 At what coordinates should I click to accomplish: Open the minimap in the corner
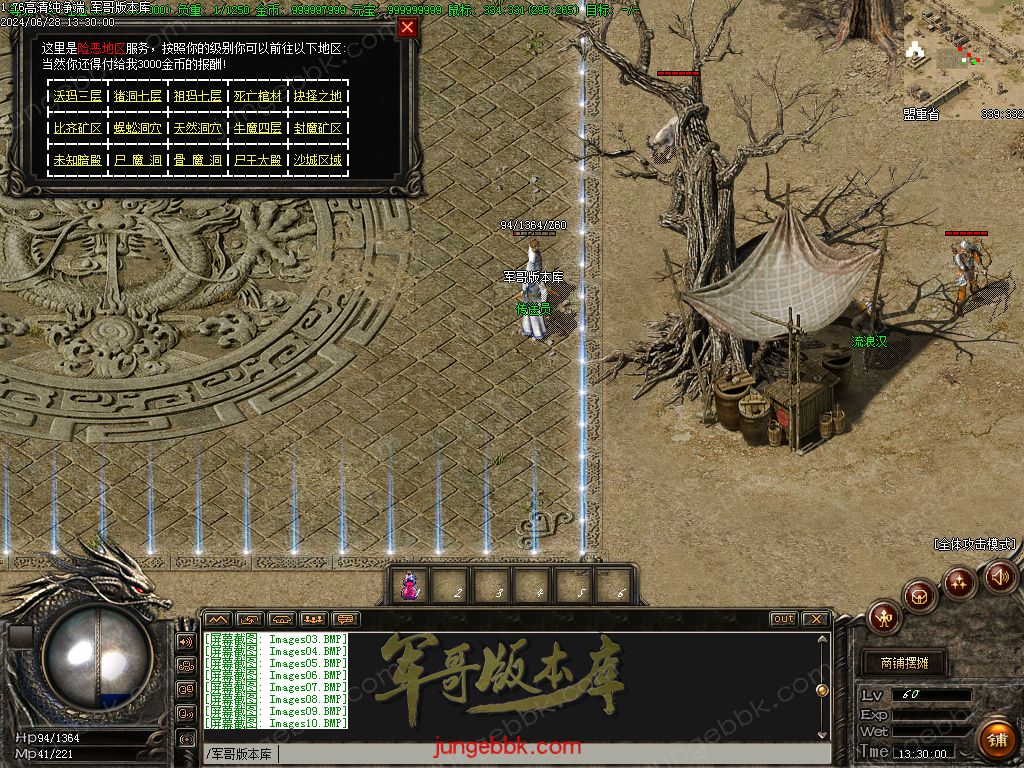pyautogui.click(x=962, y=55)
